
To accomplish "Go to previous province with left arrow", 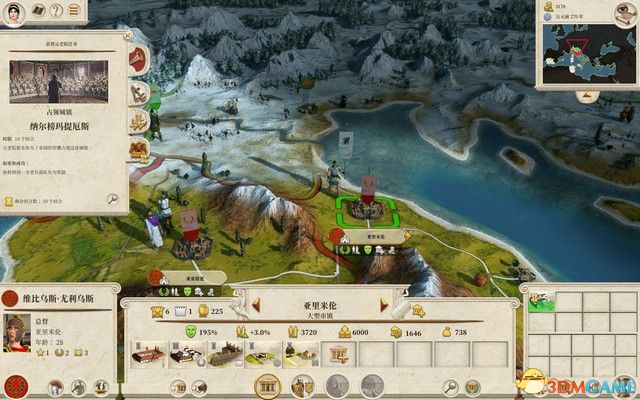I will (242, 304).
